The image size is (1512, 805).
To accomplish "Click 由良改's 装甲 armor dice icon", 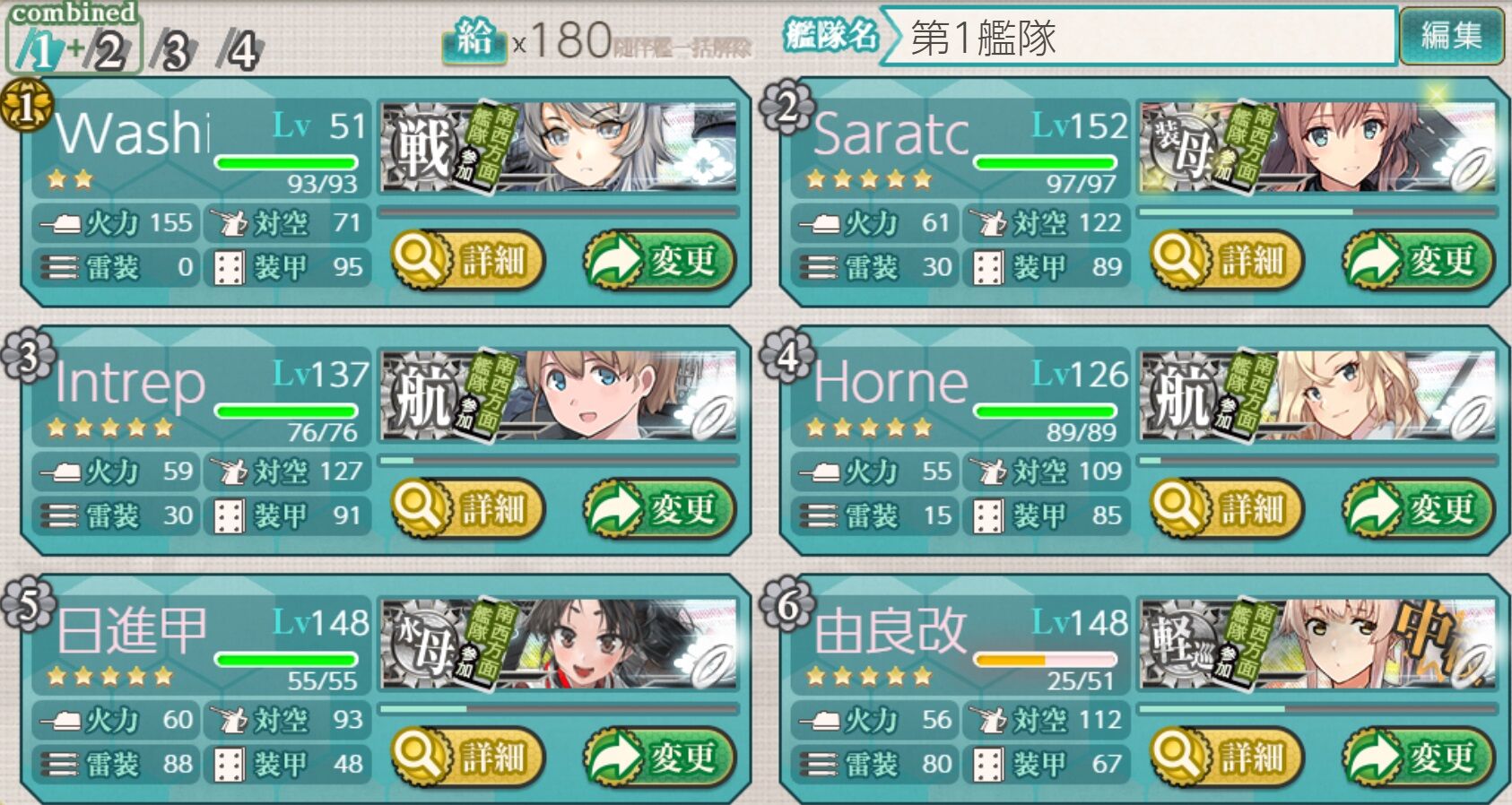I will pyautogui.click(x=989, y=764).
